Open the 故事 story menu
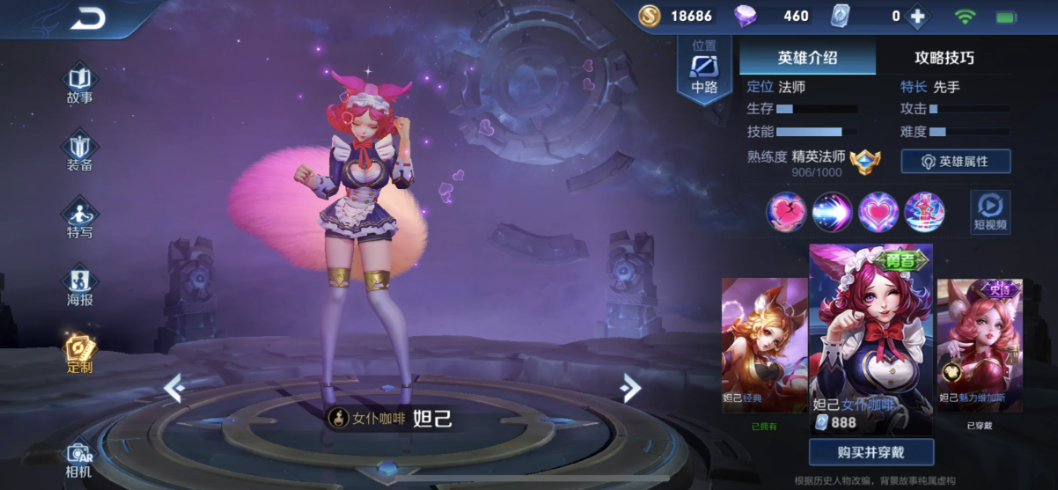 click(80, 84)
